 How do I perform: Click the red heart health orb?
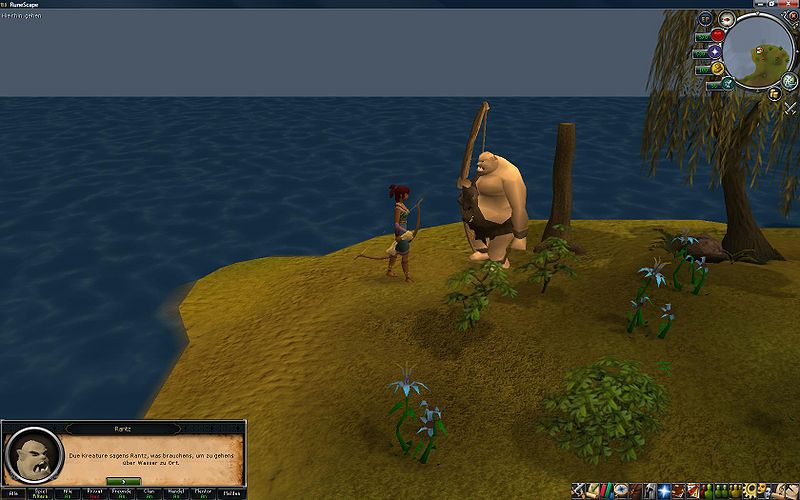coord(717,35)
